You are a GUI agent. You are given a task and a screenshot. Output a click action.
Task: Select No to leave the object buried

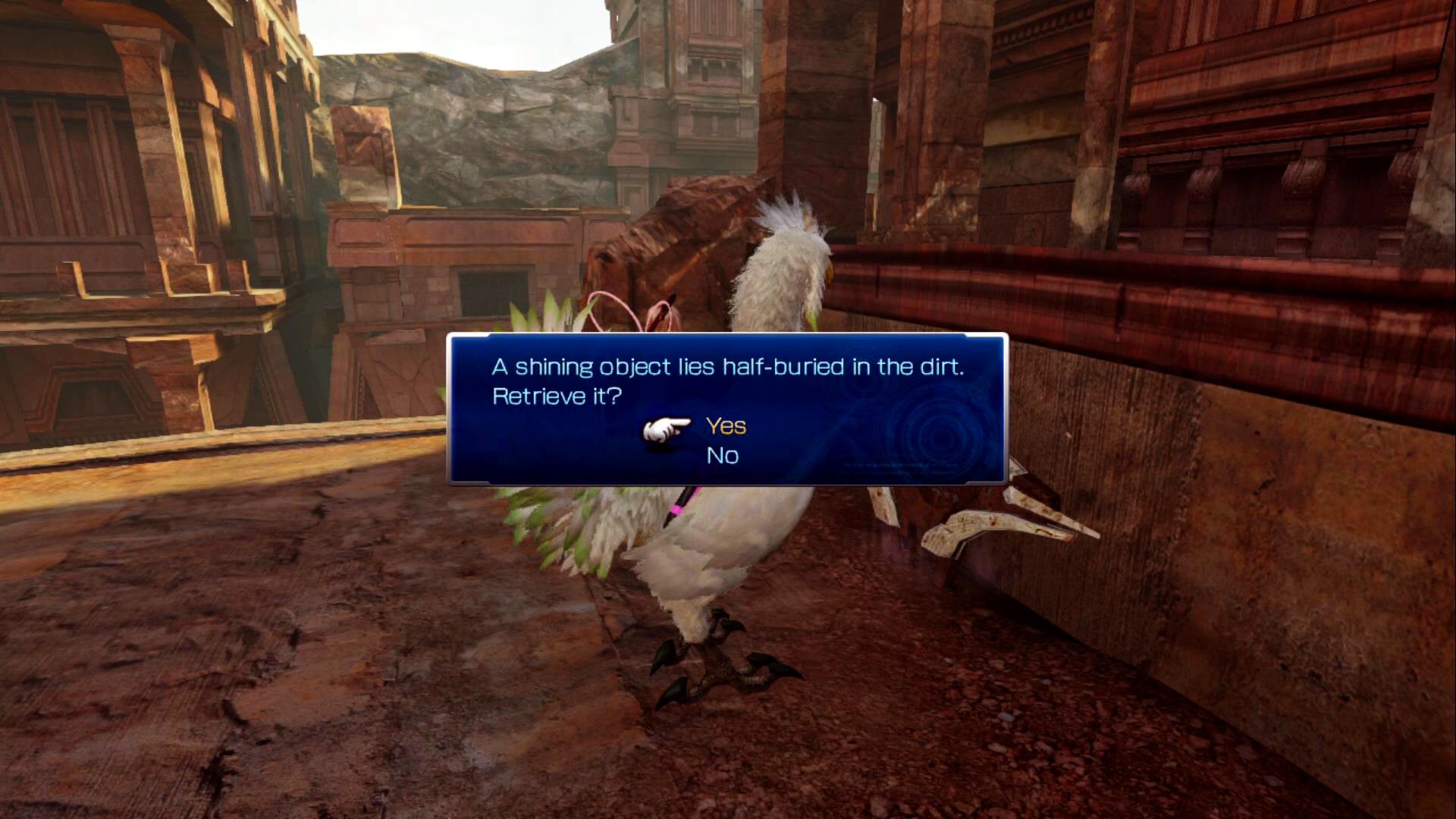[722, 456]
